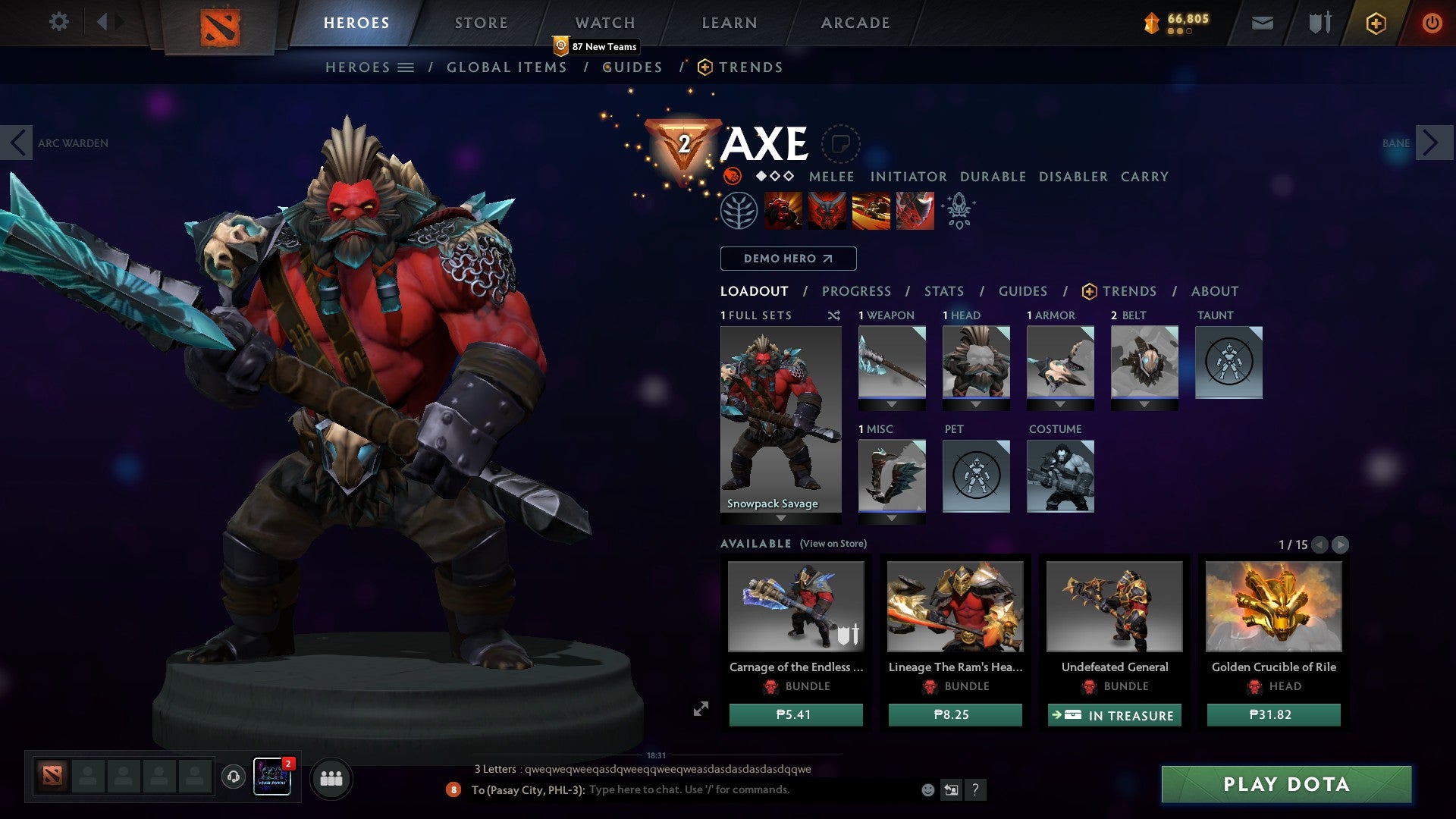
Task: Switch to the STATS tab
Action: pos(943,290)
